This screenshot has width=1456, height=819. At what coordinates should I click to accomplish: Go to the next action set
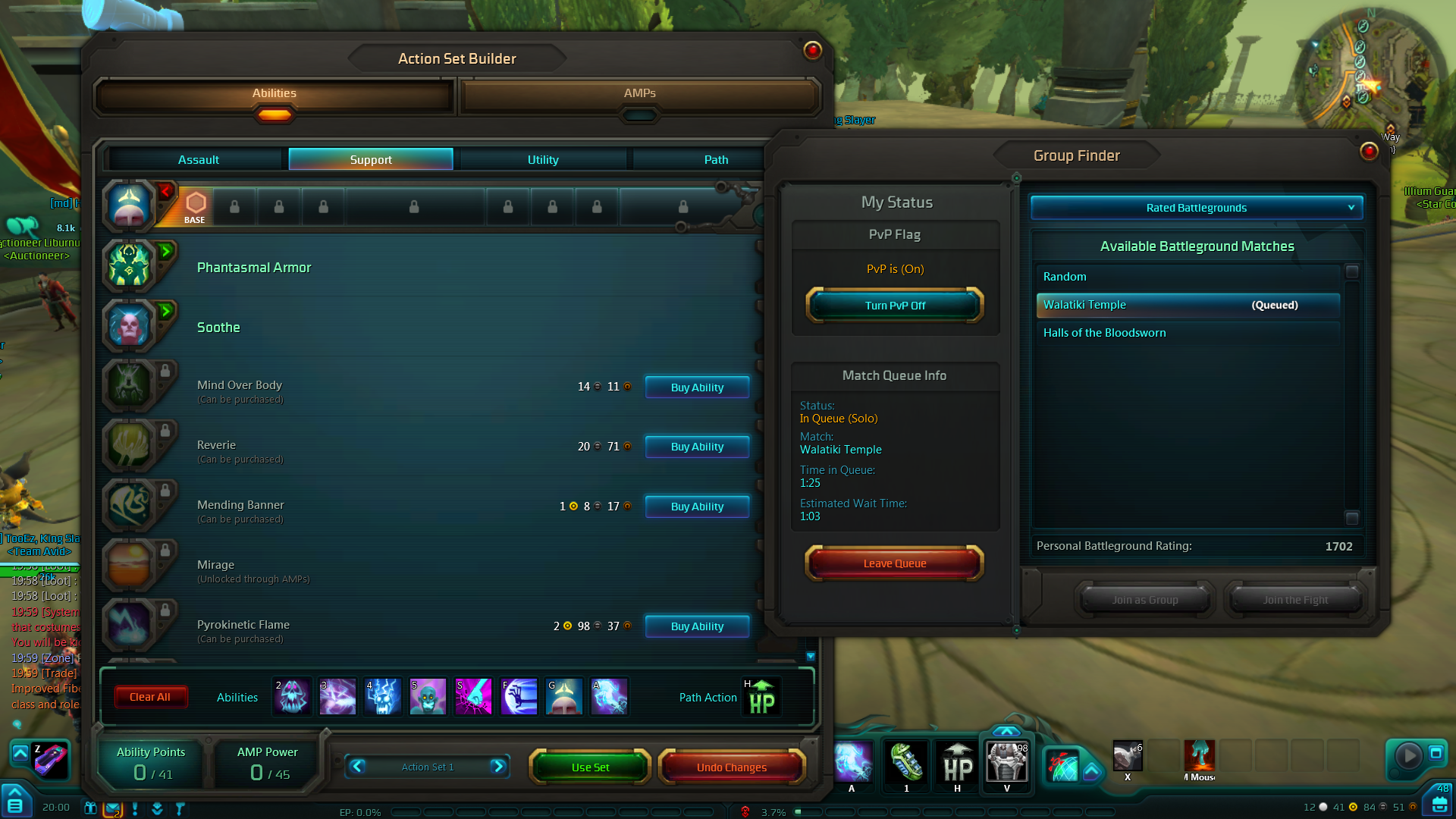click(498, 767)
